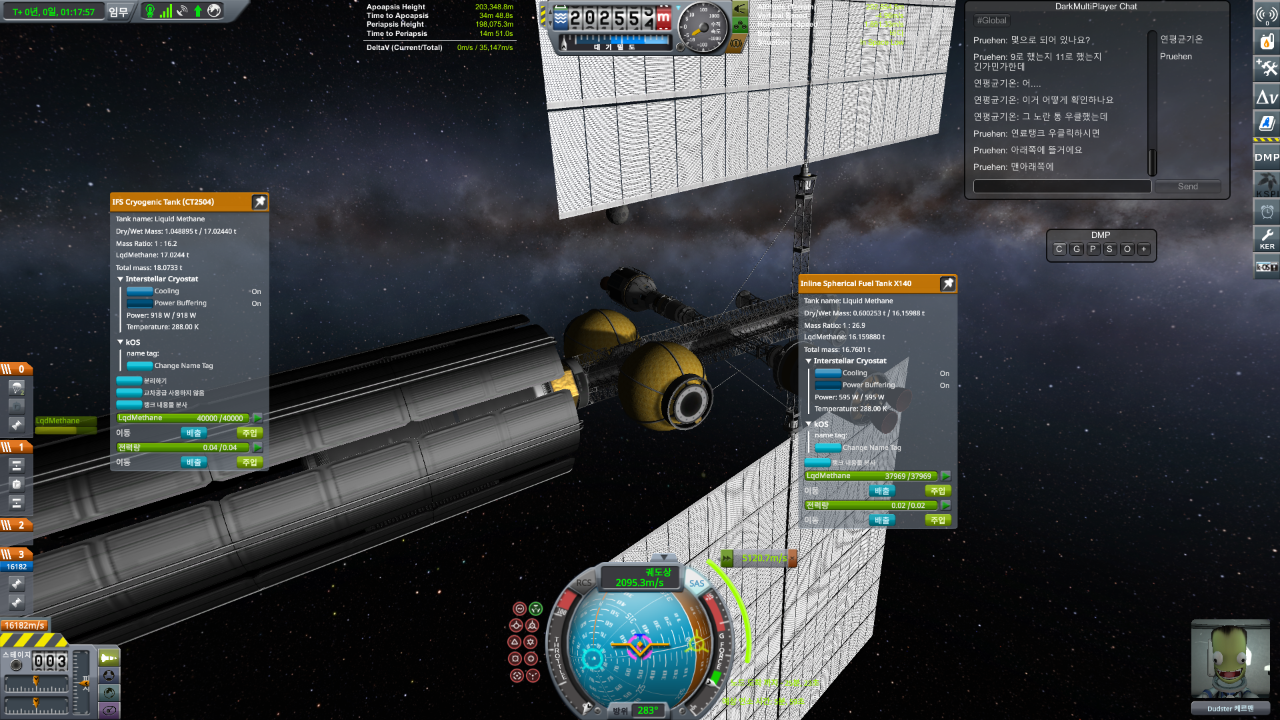
Task: Click the S button in the DMP panel
Action: (x=1109, y=249)
